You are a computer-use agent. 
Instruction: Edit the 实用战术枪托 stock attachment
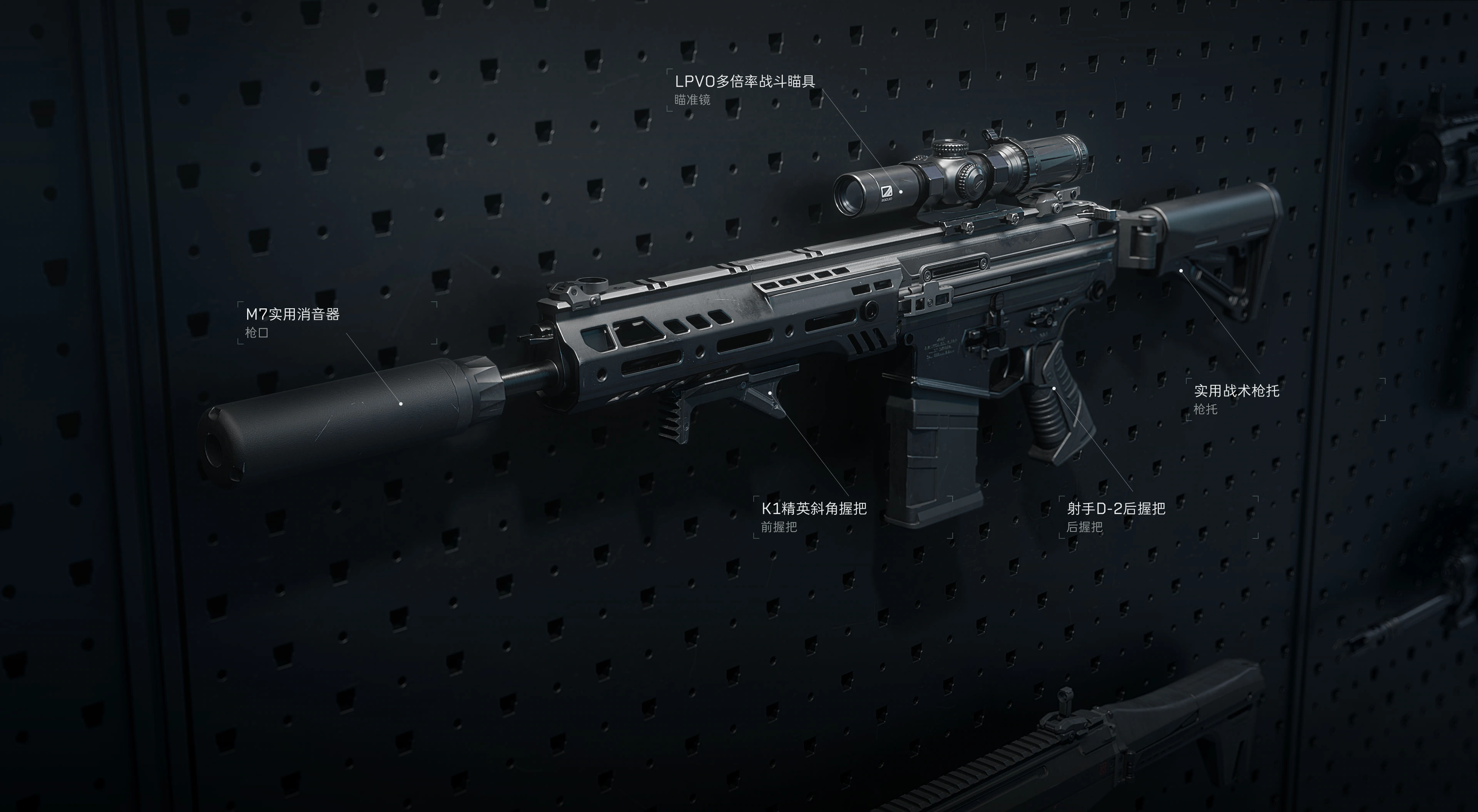[x=1236, y=391]
